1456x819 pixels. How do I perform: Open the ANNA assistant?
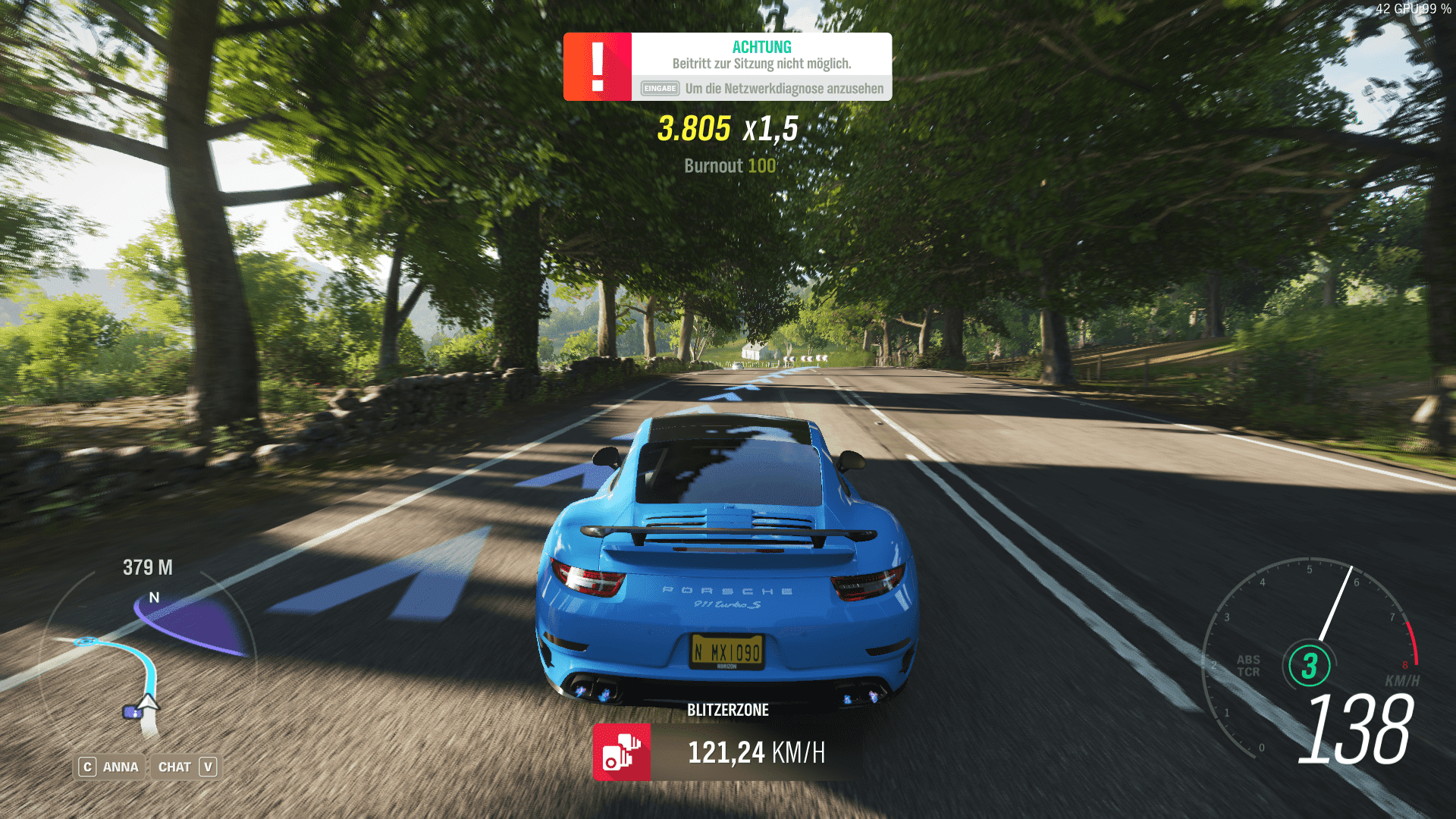[x=110, y=767]
